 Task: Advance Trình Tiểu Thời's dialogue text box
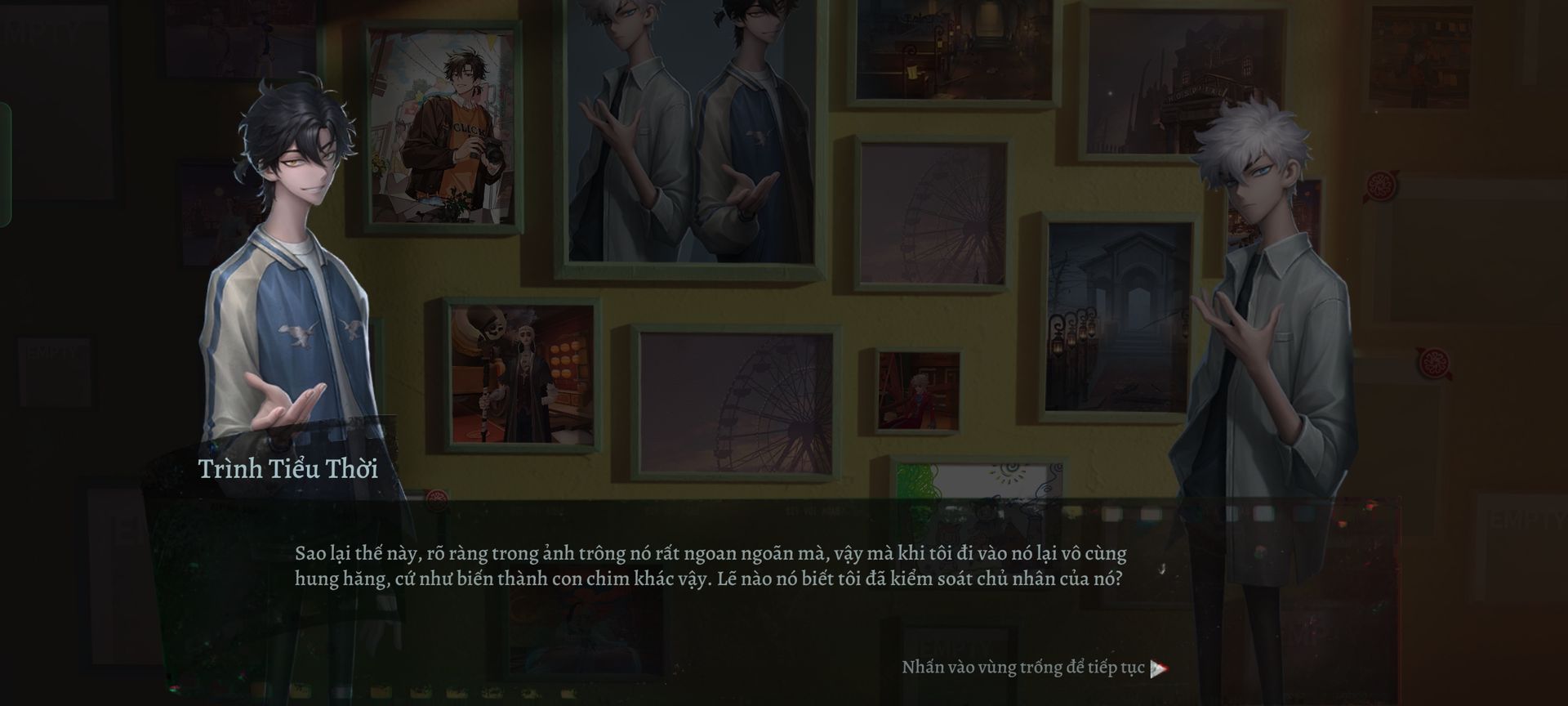[710, 566]
